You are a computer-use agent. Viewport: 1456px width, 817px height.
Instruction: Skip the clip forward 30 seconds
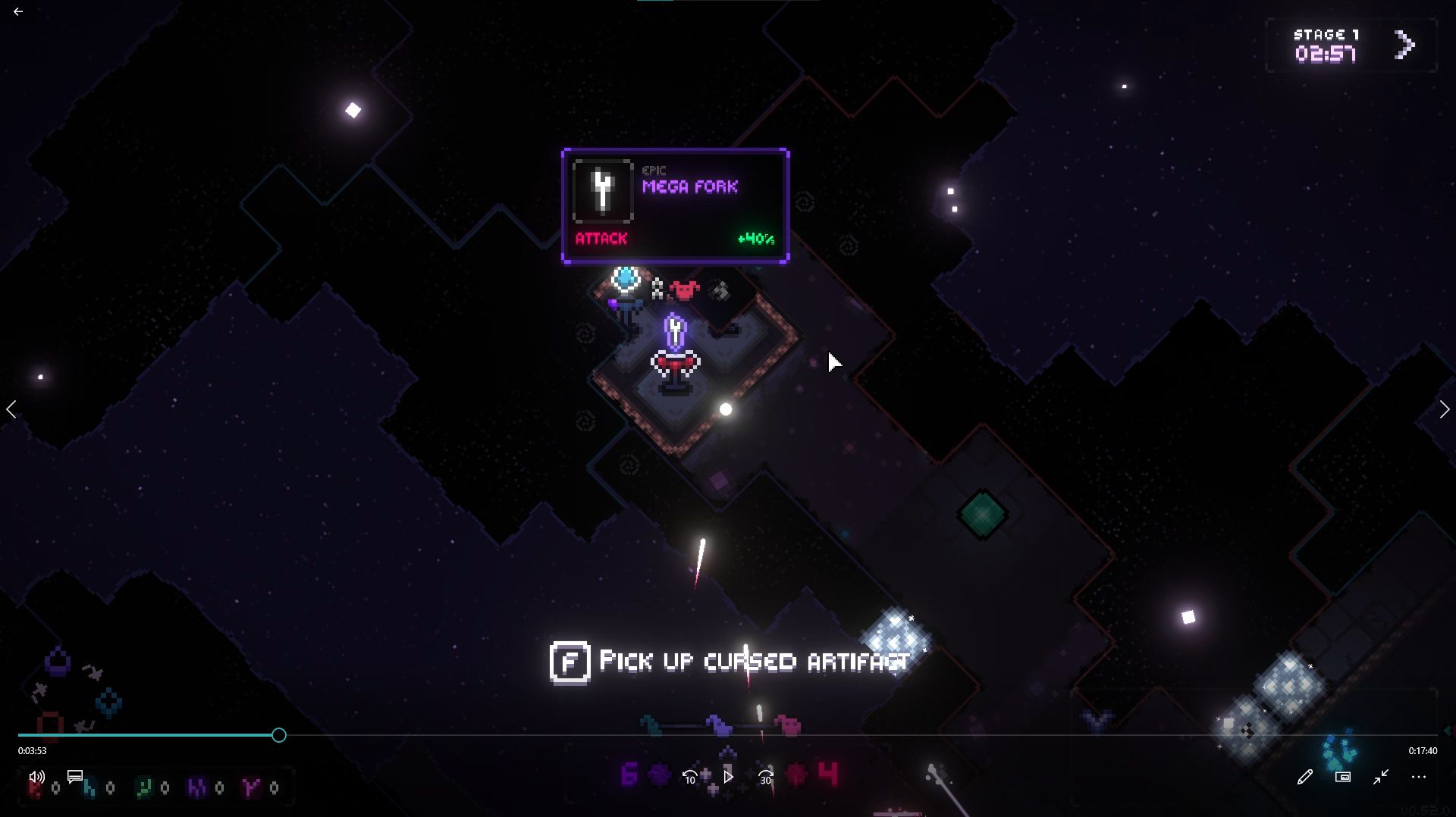click(x=765, y=777)
